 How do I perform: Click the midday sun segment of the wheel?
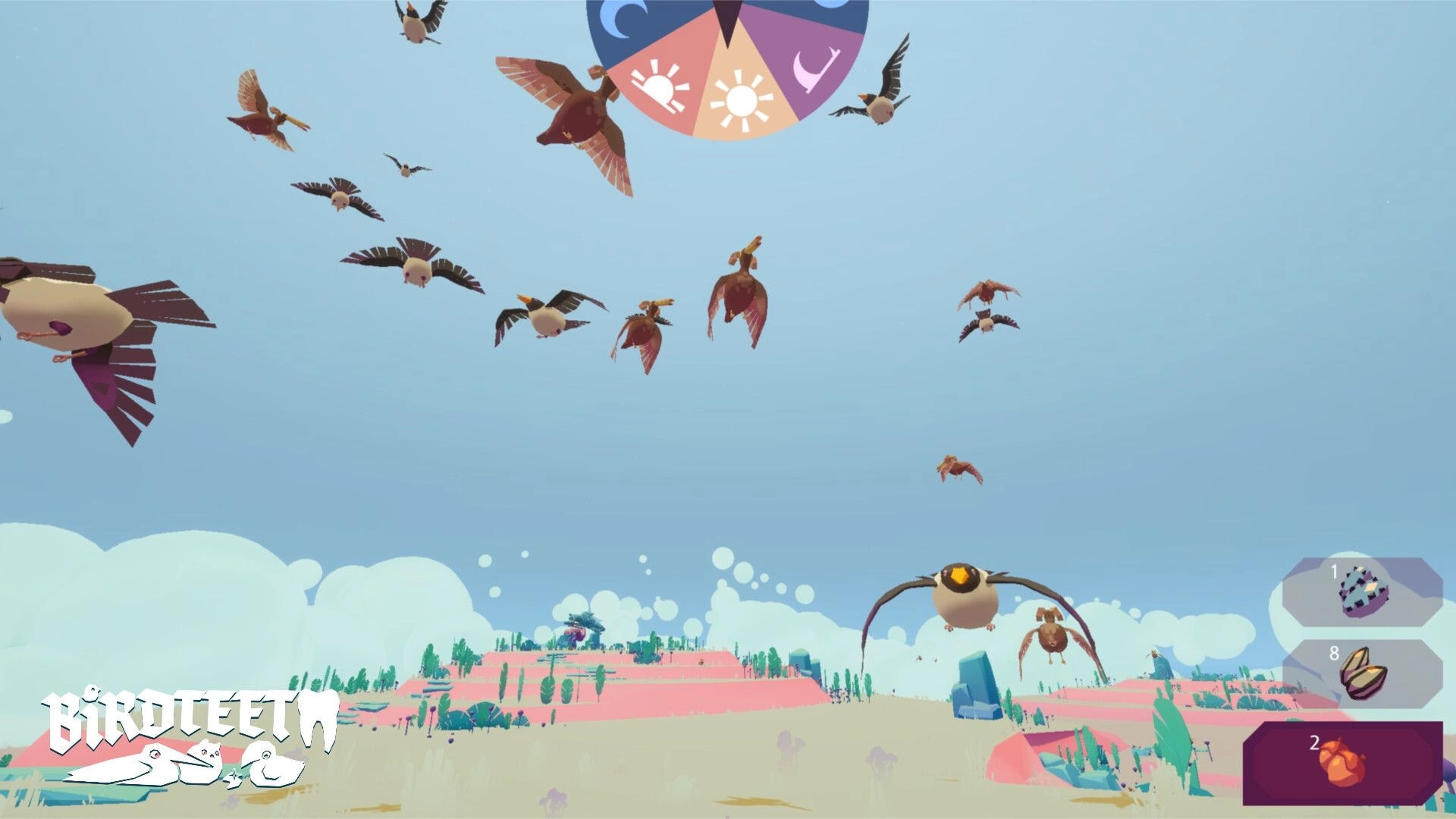(741, 99)
